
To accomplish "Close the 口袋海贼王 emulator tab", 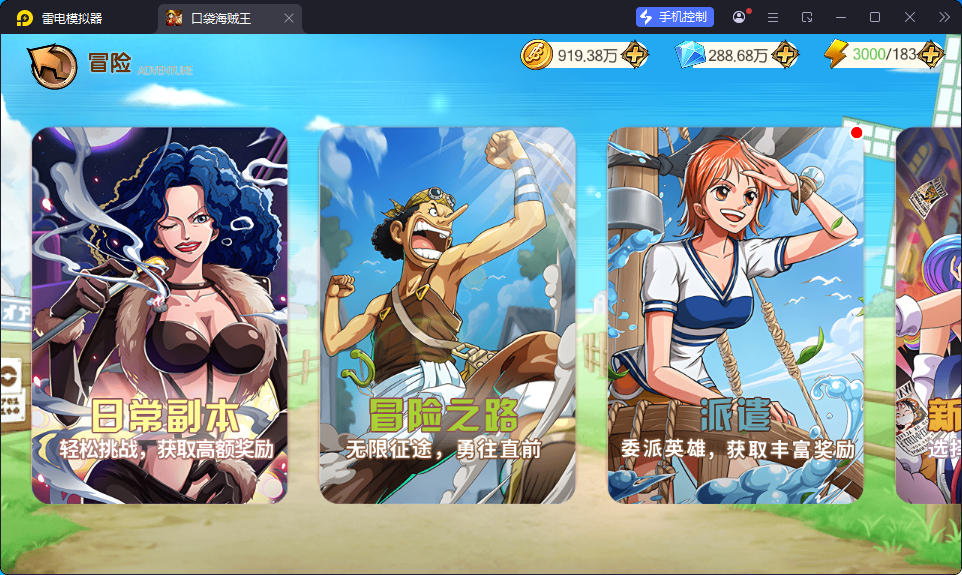I will 289,18.
